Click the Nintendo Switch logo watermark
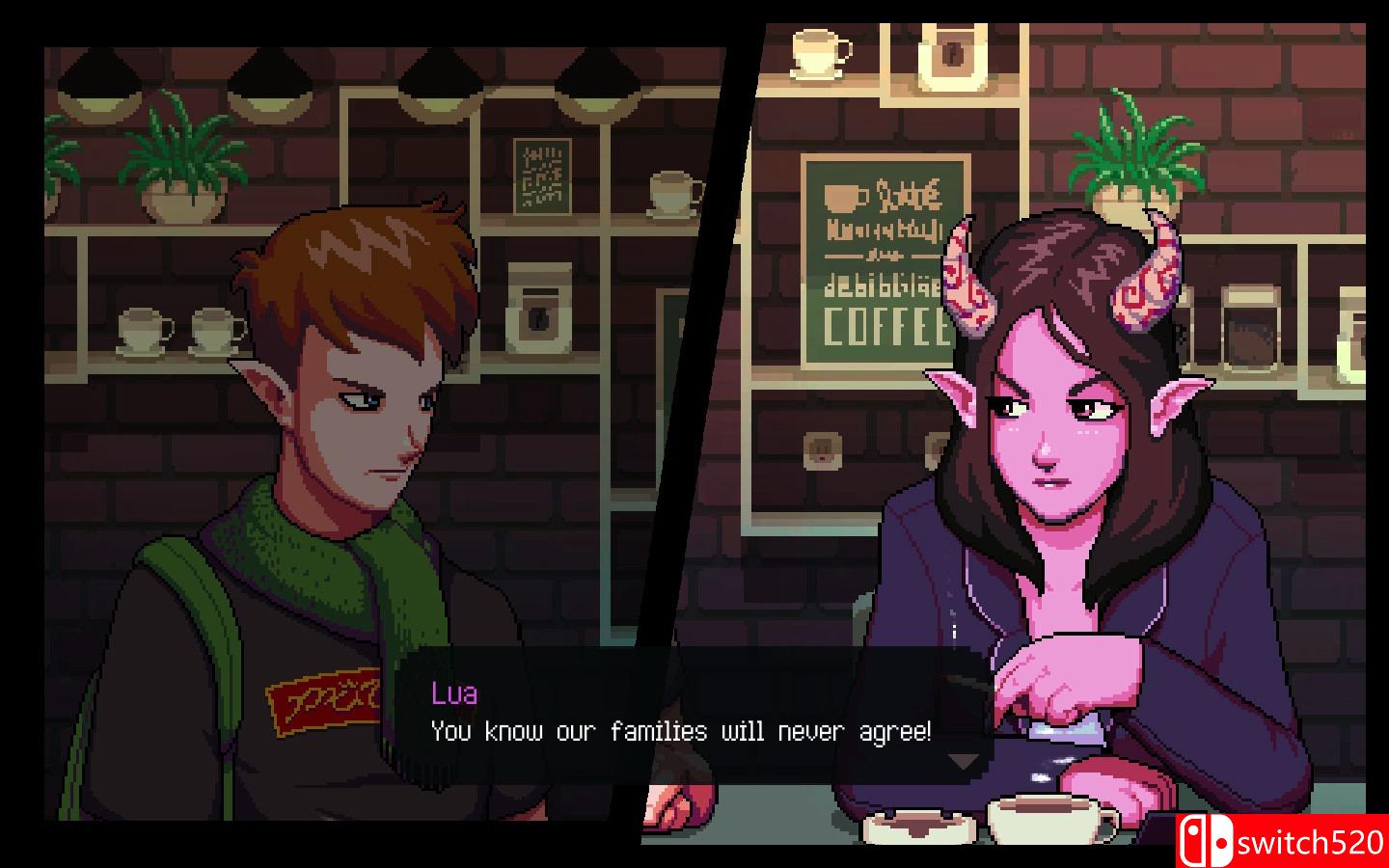The height and width of the screenshot is (868, 1389). click(1208, 838)
